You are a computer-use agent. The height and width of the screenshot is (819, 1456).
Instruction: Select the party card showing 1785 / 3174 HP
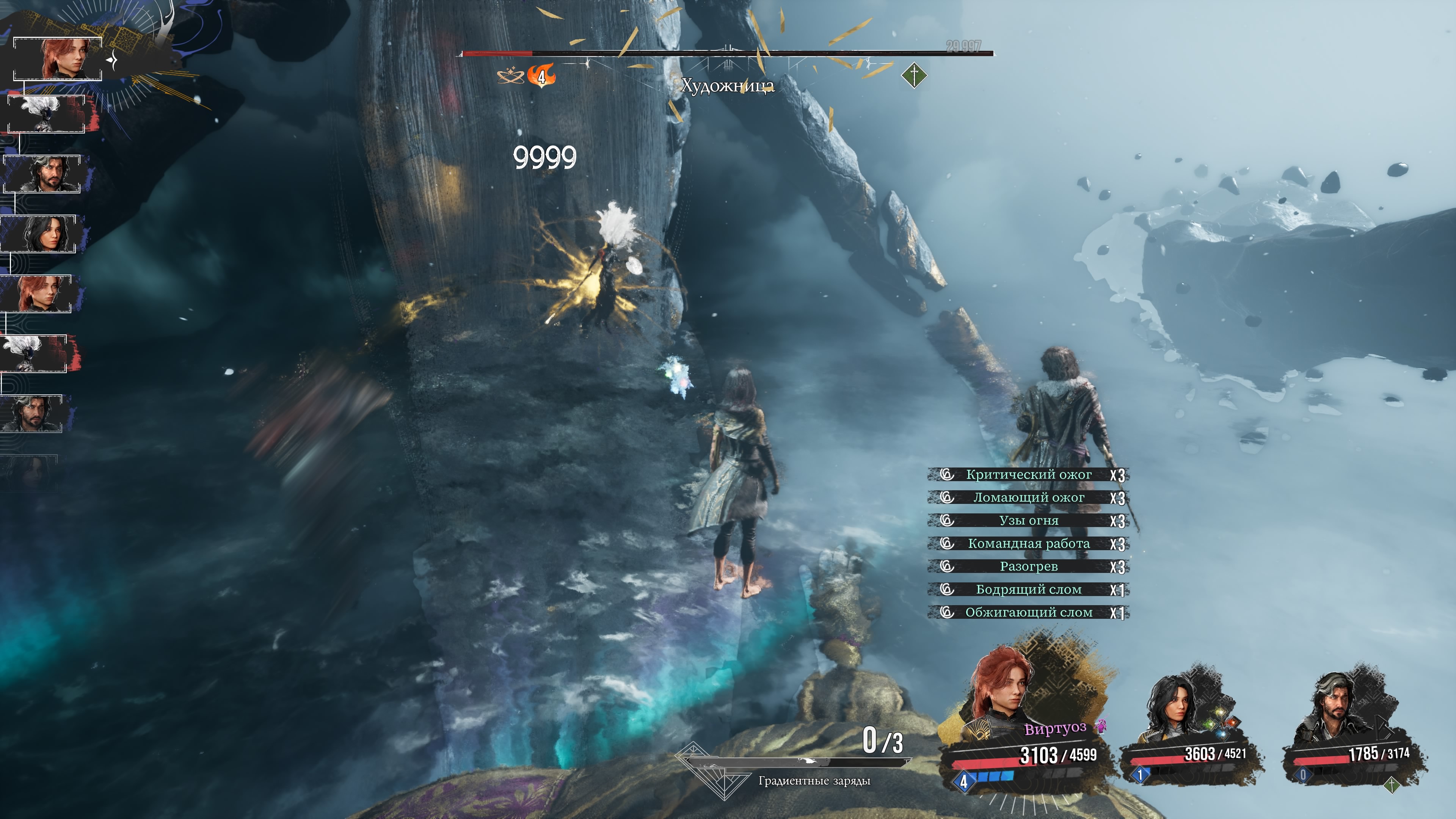pos(1354,729)
